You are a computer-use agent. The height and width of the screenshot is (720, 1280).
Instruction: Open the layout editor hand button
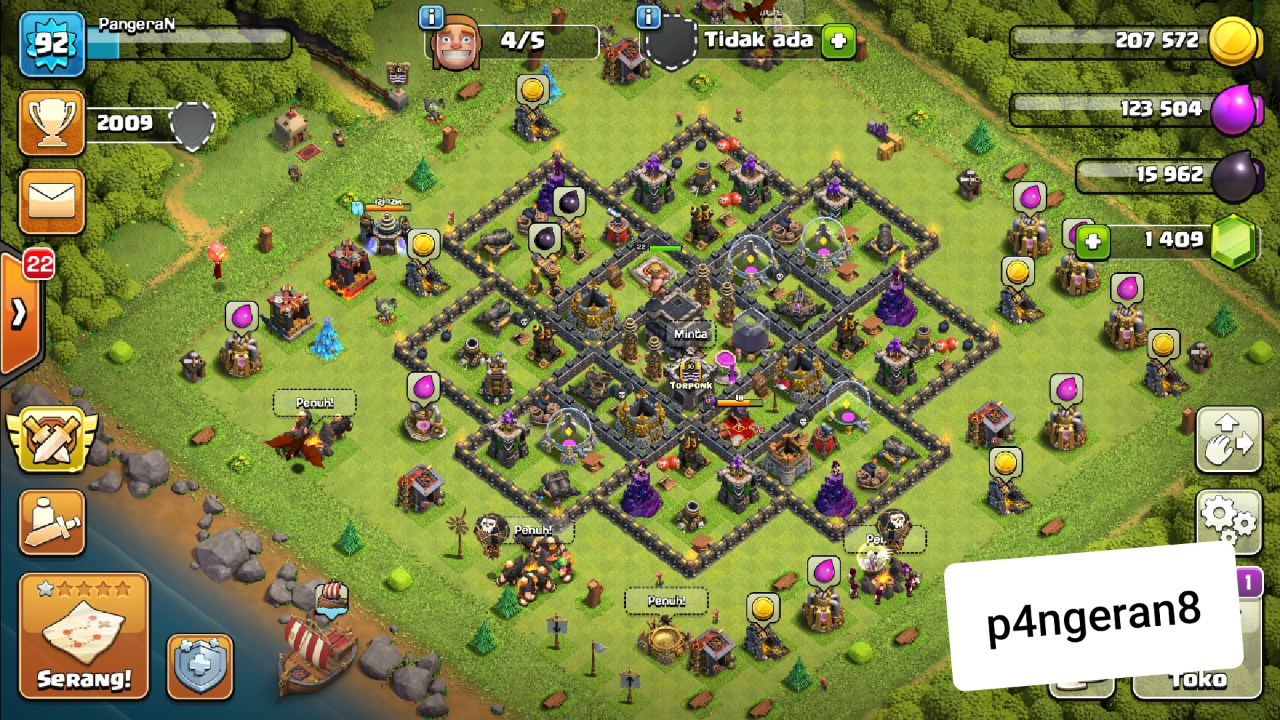[1228, 438]
